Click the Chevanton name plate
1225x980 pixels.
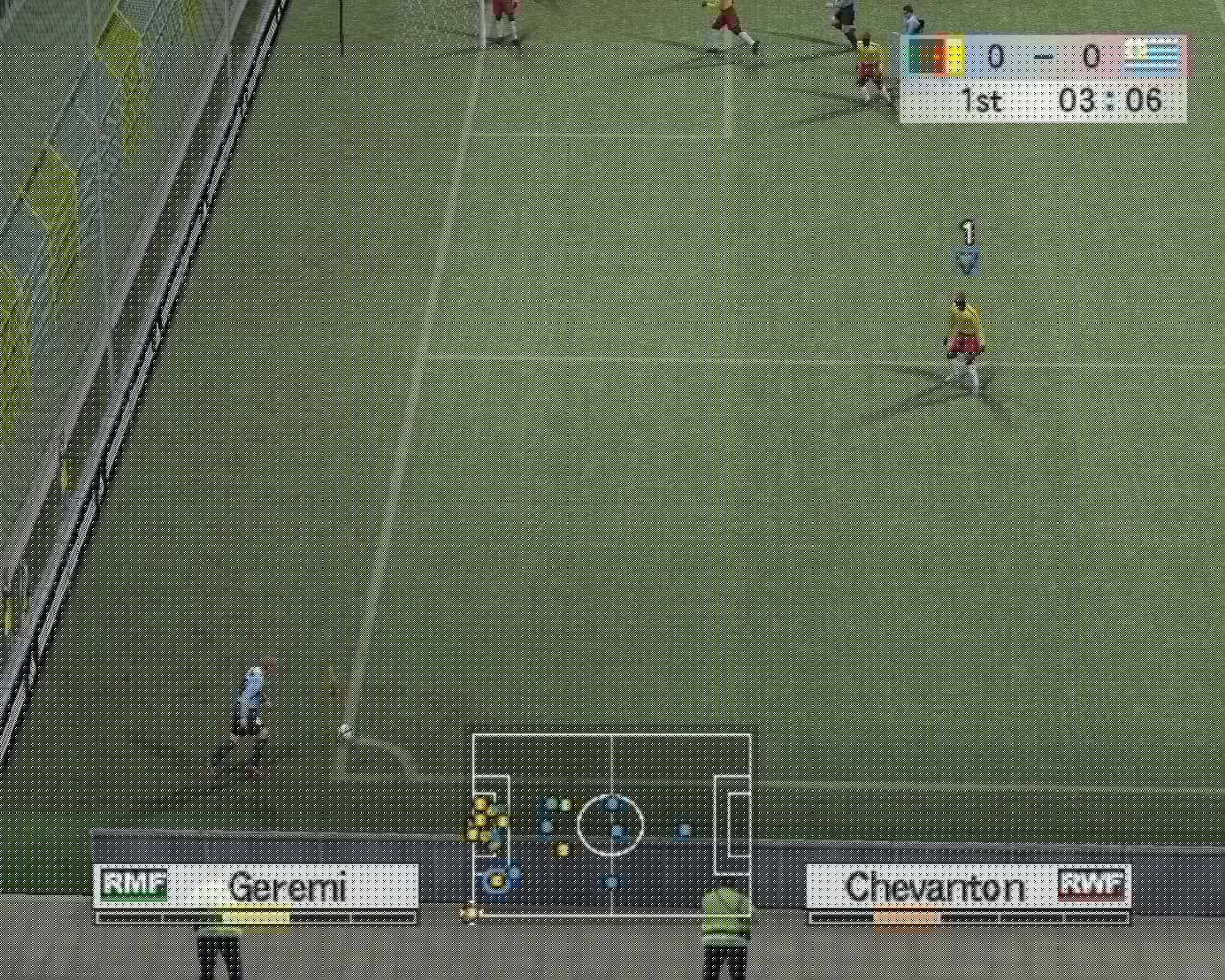pos(933,888)
